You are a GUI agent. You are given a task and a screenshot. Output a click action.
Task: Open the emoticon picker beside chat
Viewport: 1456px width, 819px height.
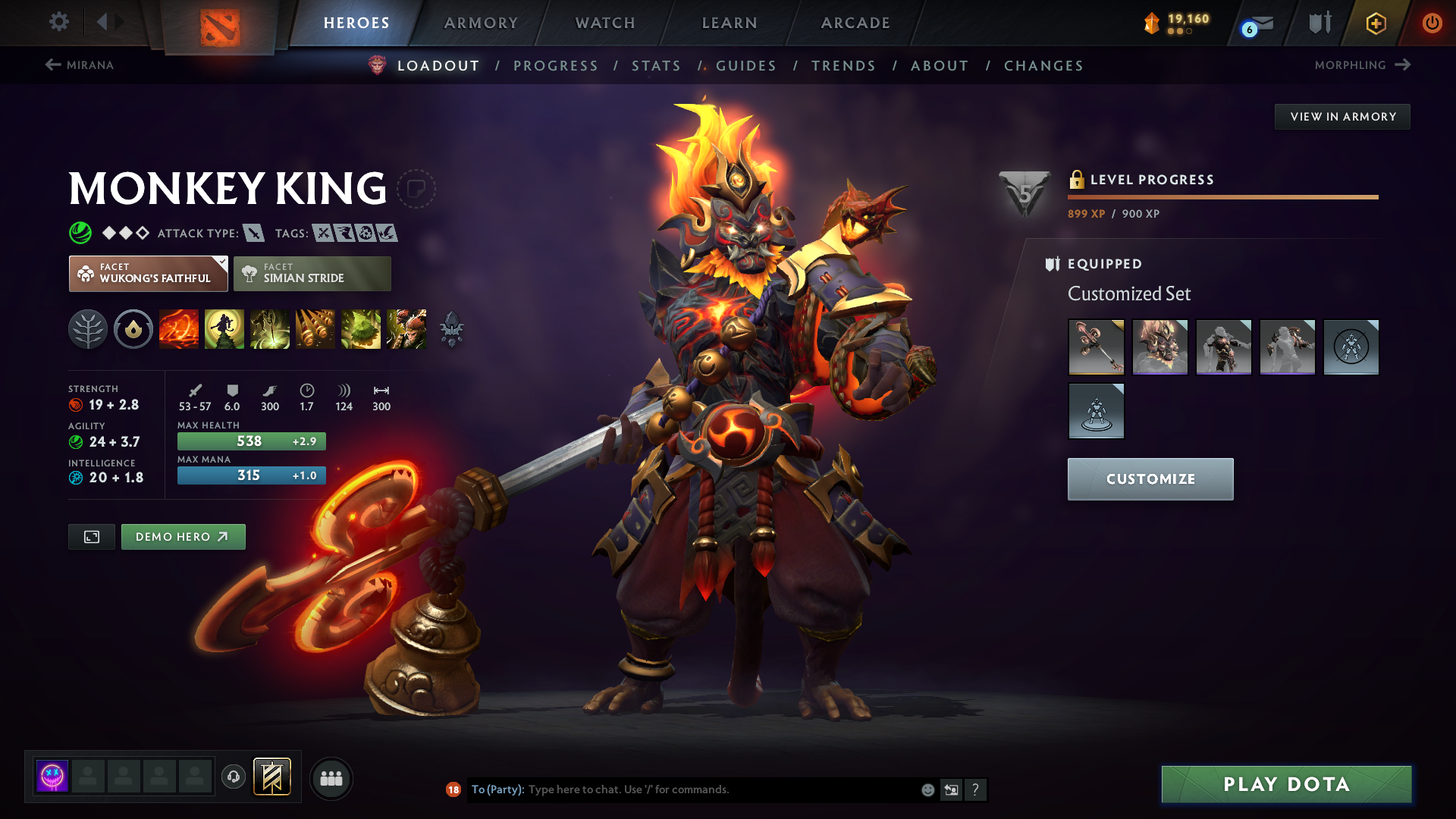point(927,789)
